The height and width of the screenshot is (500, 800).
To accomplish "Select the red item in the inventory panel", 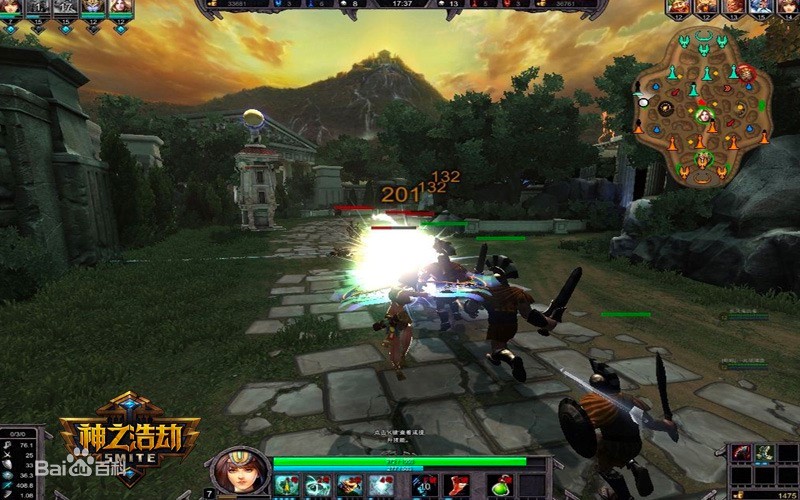I will (x=741, y=455).
